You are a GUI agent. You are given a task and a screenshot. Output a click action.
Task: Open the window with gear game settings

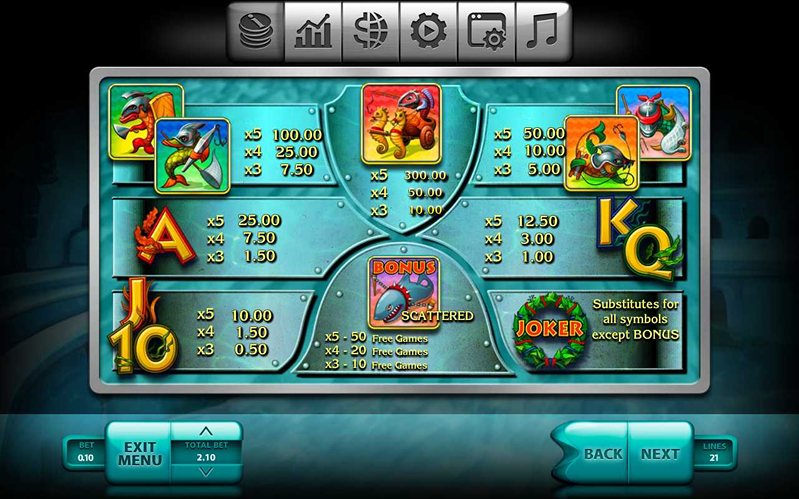486,32
